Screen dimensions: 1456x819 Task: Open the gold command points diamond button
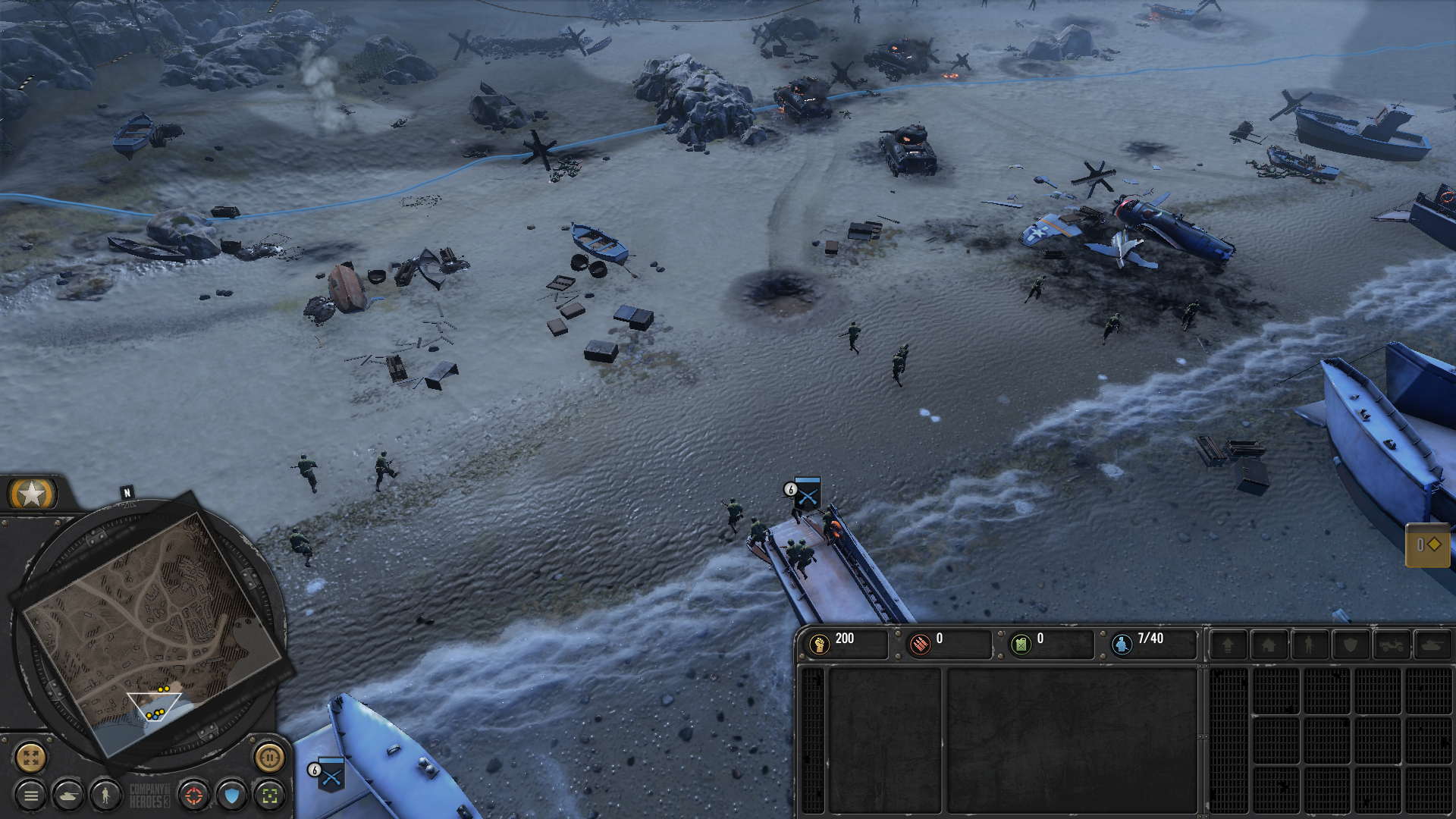pos(1428,544)
